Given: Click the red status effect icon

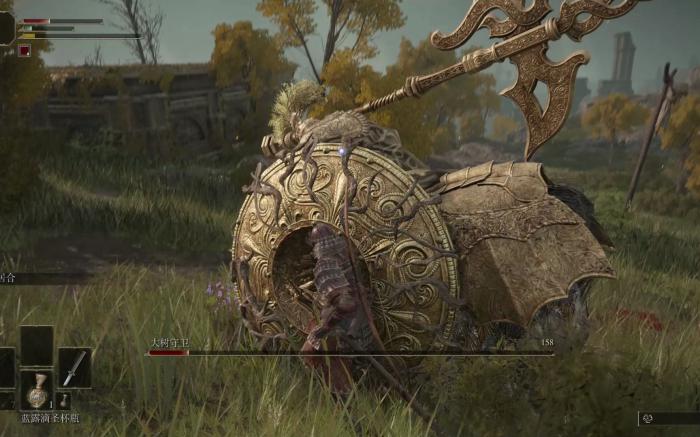Looking at the screenshot, I should (x=24, y=51).
